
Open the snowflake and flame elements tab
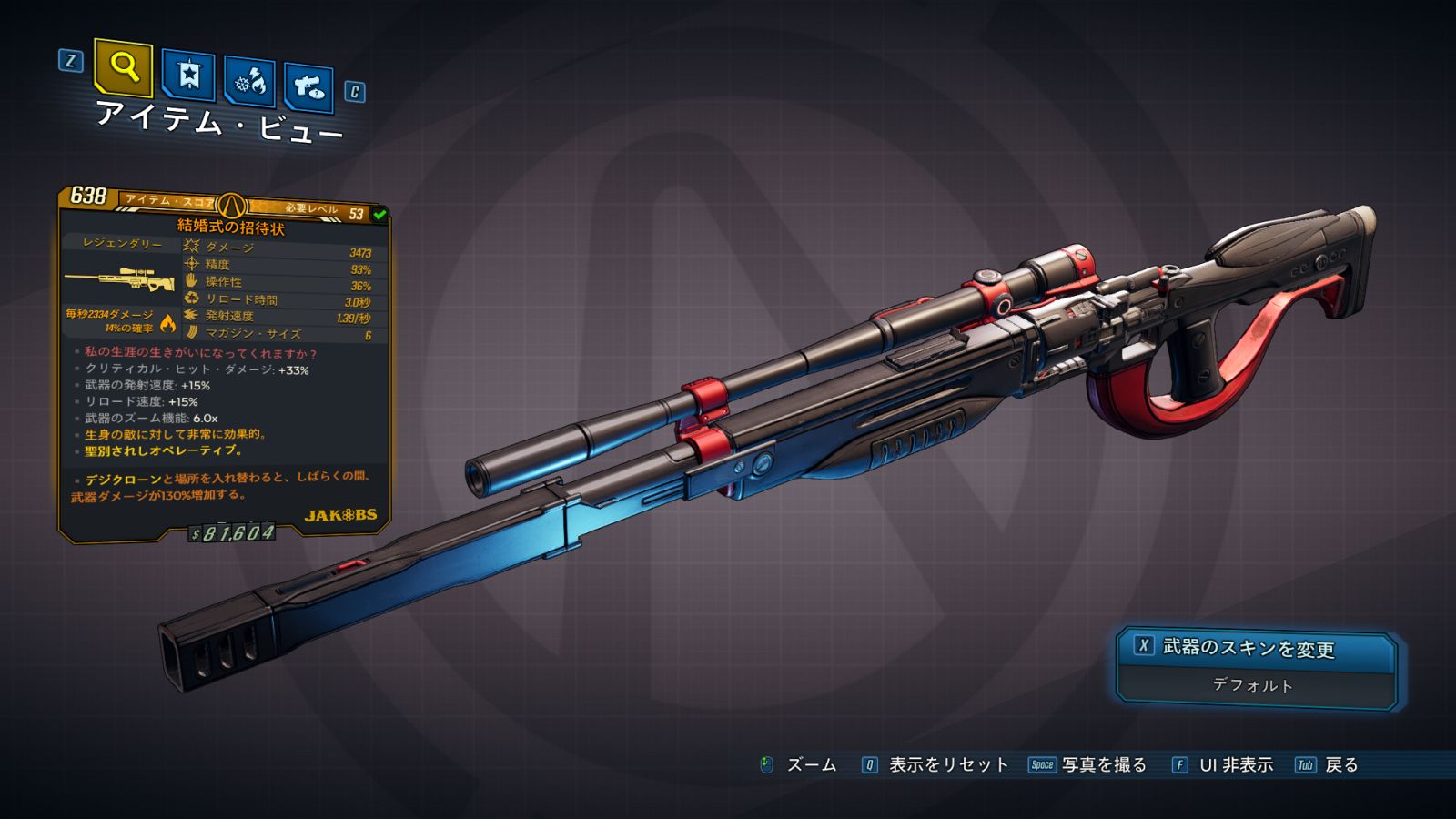[x=250, y=82]
